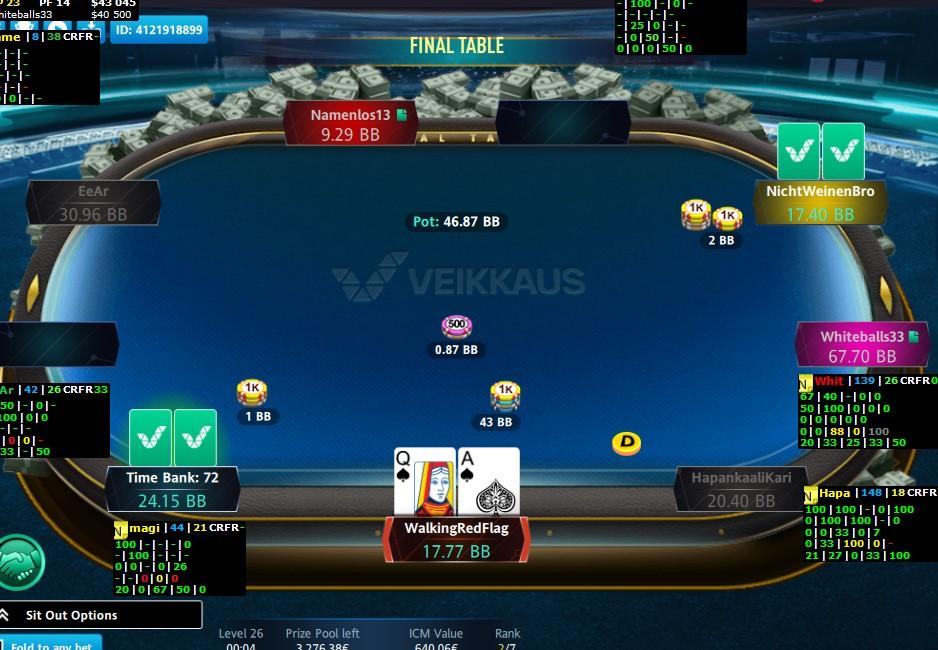Click the green handshake deal button
Viewport: 938px width, 650px height.
pyautogui.click(x=22, y=562)
